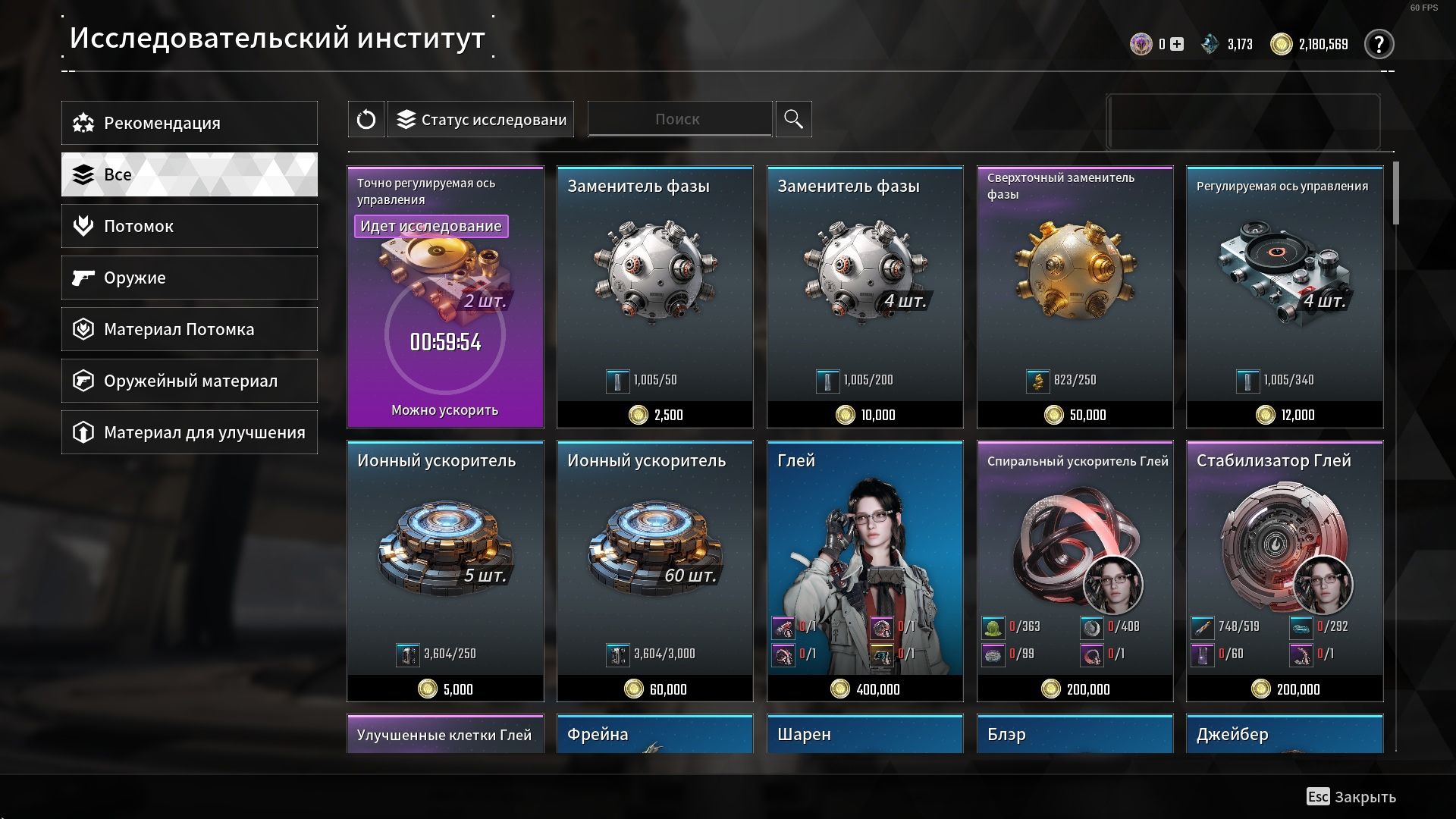
Task: Select the Глей character research card
Action: [864, 570]
